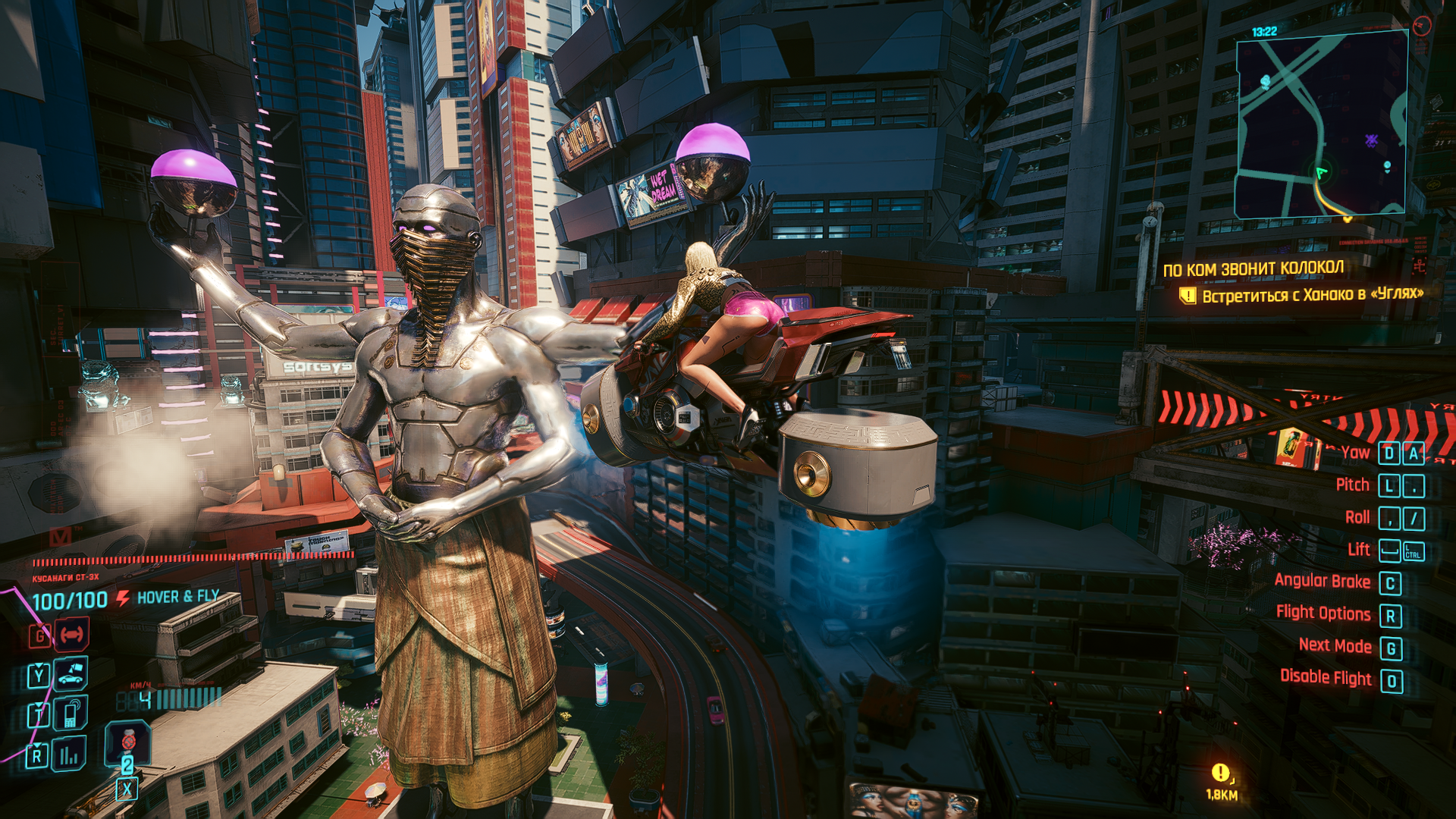Select the cyan marker at minimap's upper-left
This screenshot has height=819, width=1456.
1265,81
